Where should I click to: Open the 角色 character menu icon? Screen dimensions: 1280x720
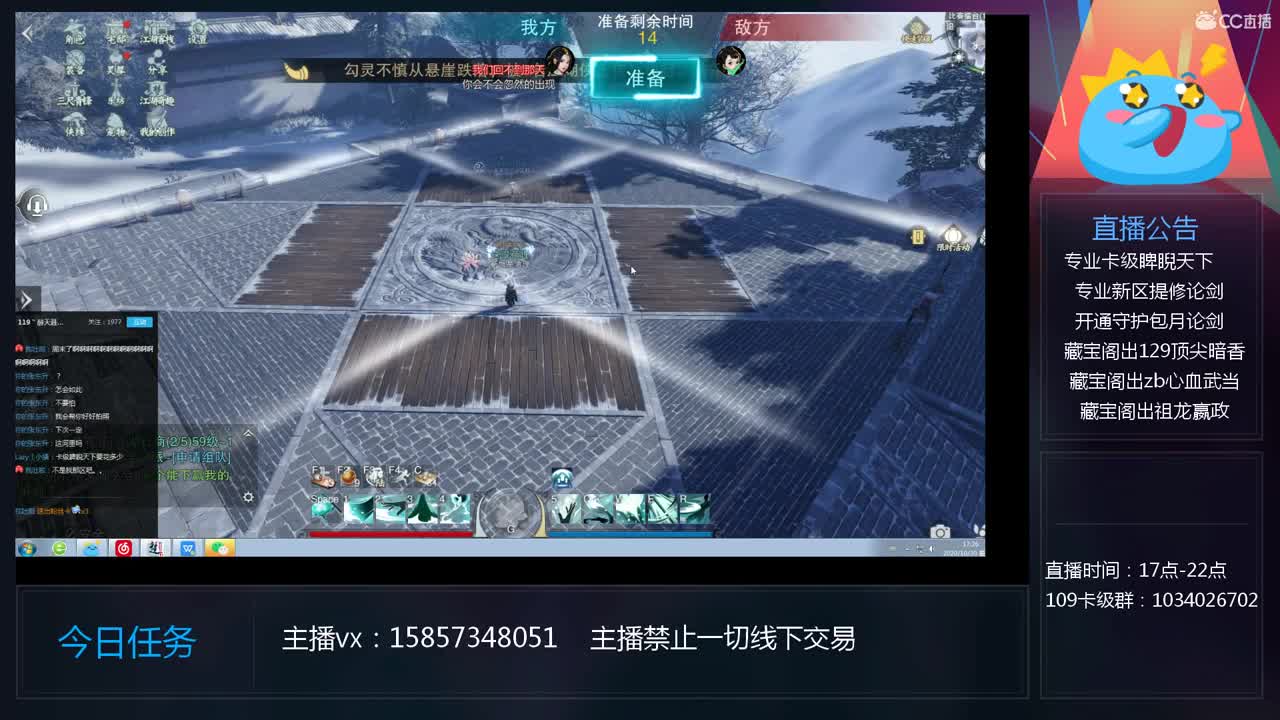(x=75, y=32)
